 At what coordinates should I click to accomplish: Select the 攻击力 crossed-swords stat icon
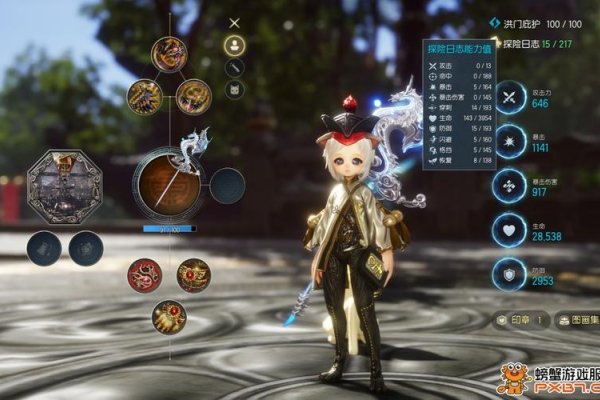click(511, 97)
